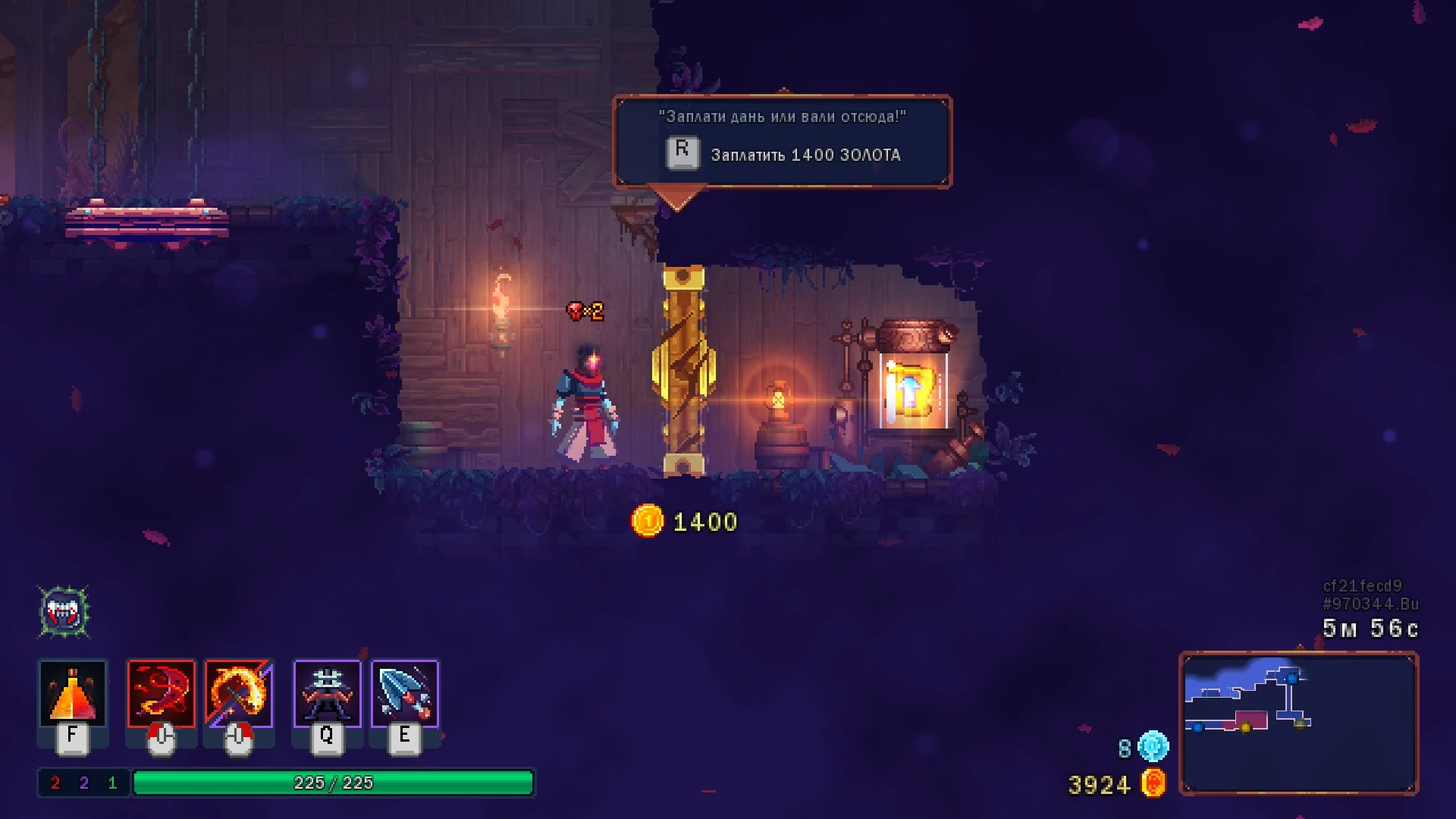Click the blue cell orb icon next to the 8
The image size is (1456, 819).
click(1152, 746)
